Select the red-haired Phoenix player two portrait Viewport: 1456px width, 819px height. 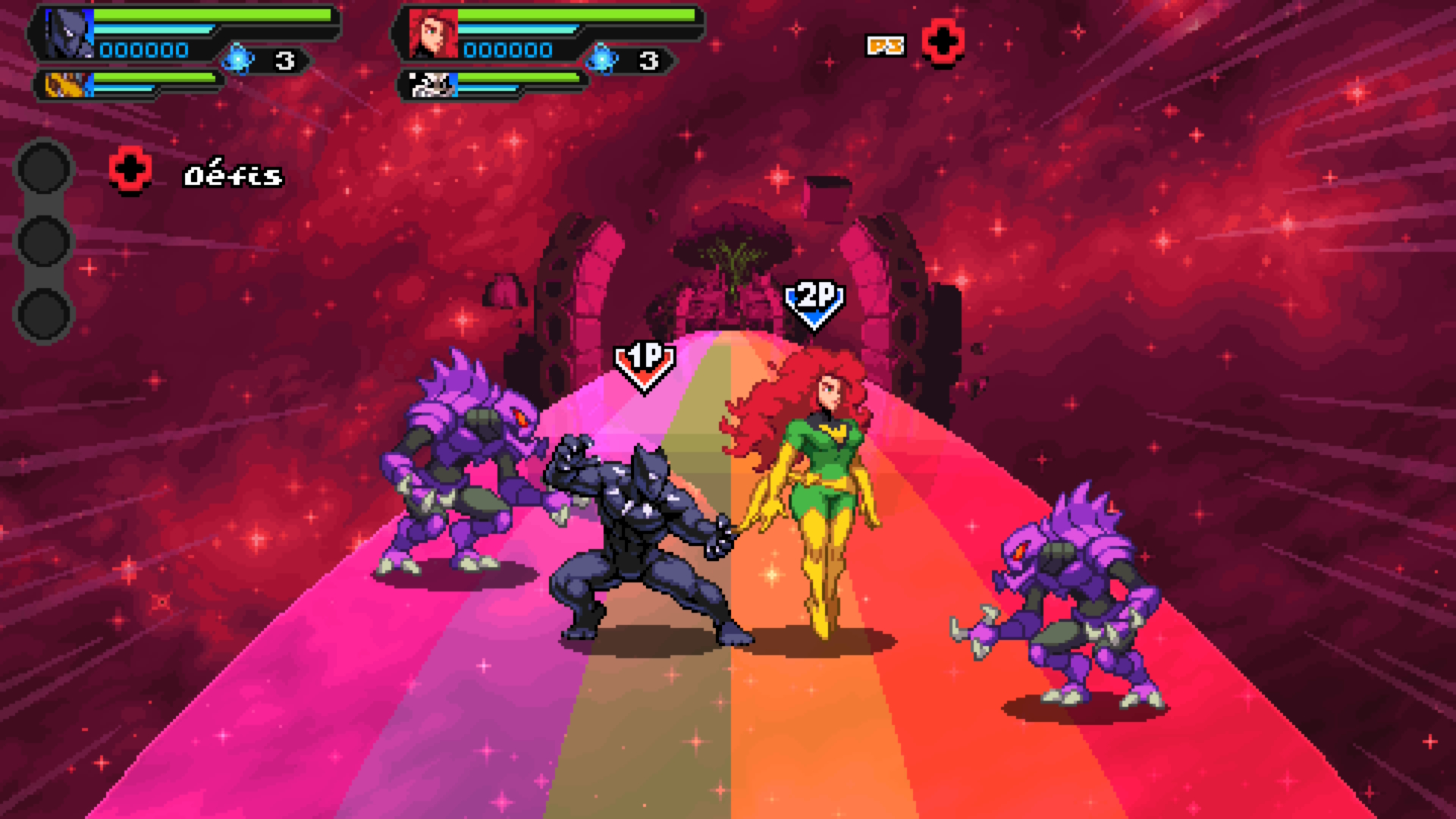point(433,34)
